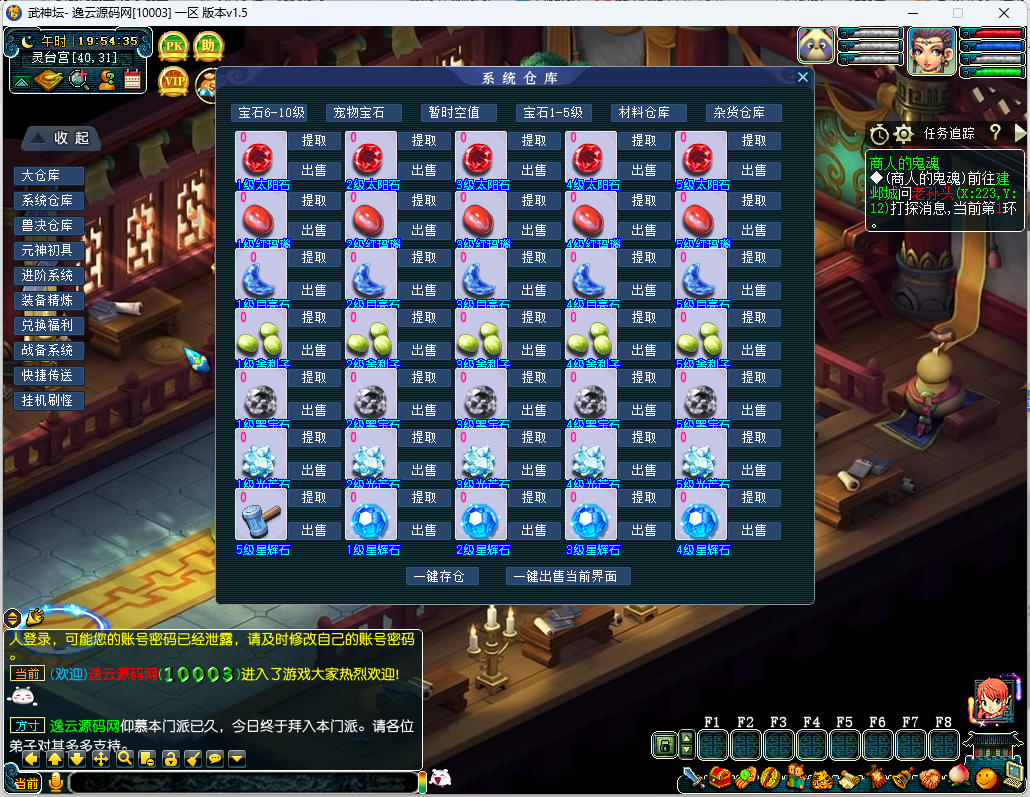Activate 挂机刷怪 auto-farming

click(x=48, y=400)
